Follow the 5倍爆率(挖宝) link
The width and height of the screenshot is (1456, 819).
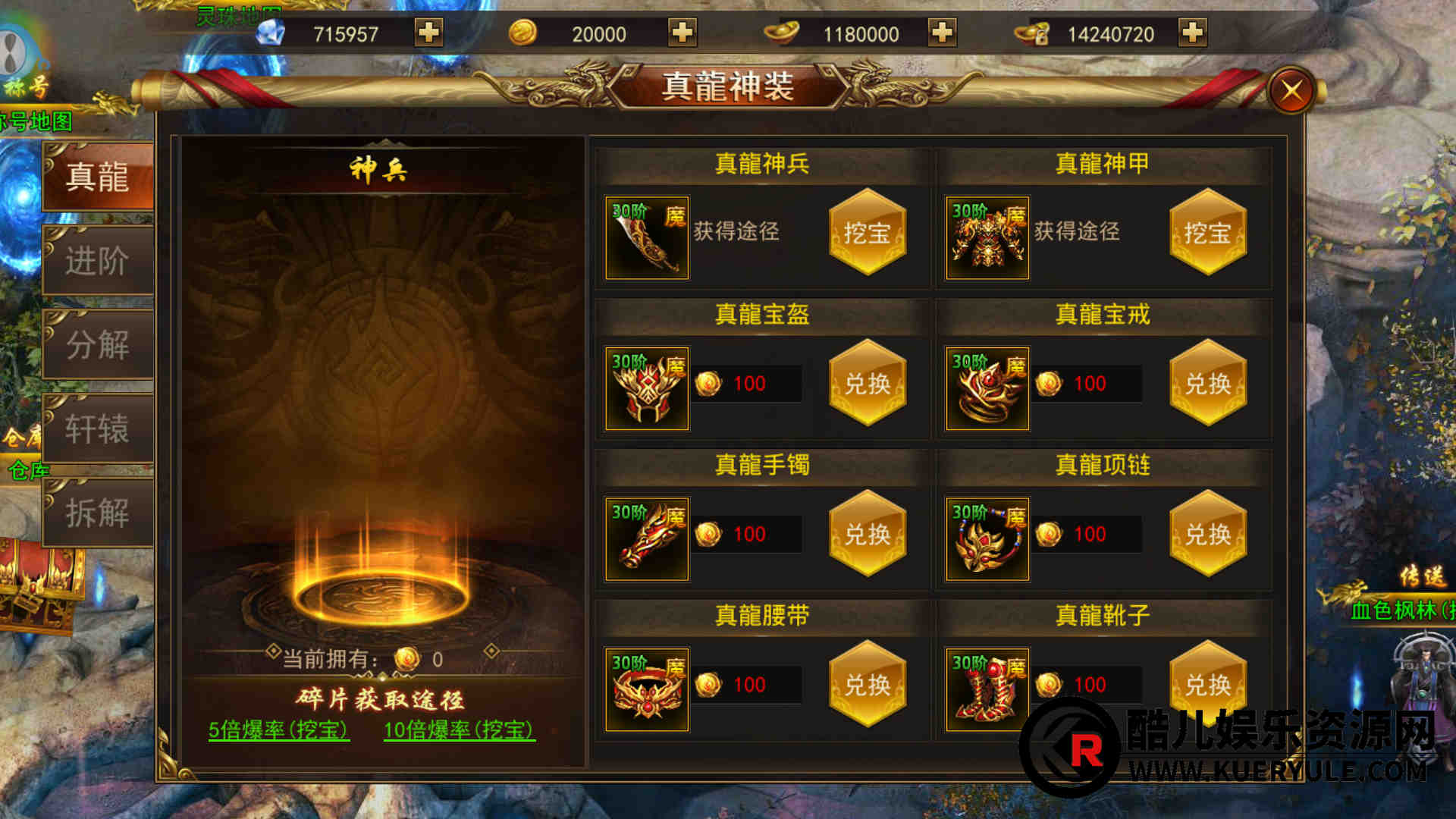coord(278,730)
